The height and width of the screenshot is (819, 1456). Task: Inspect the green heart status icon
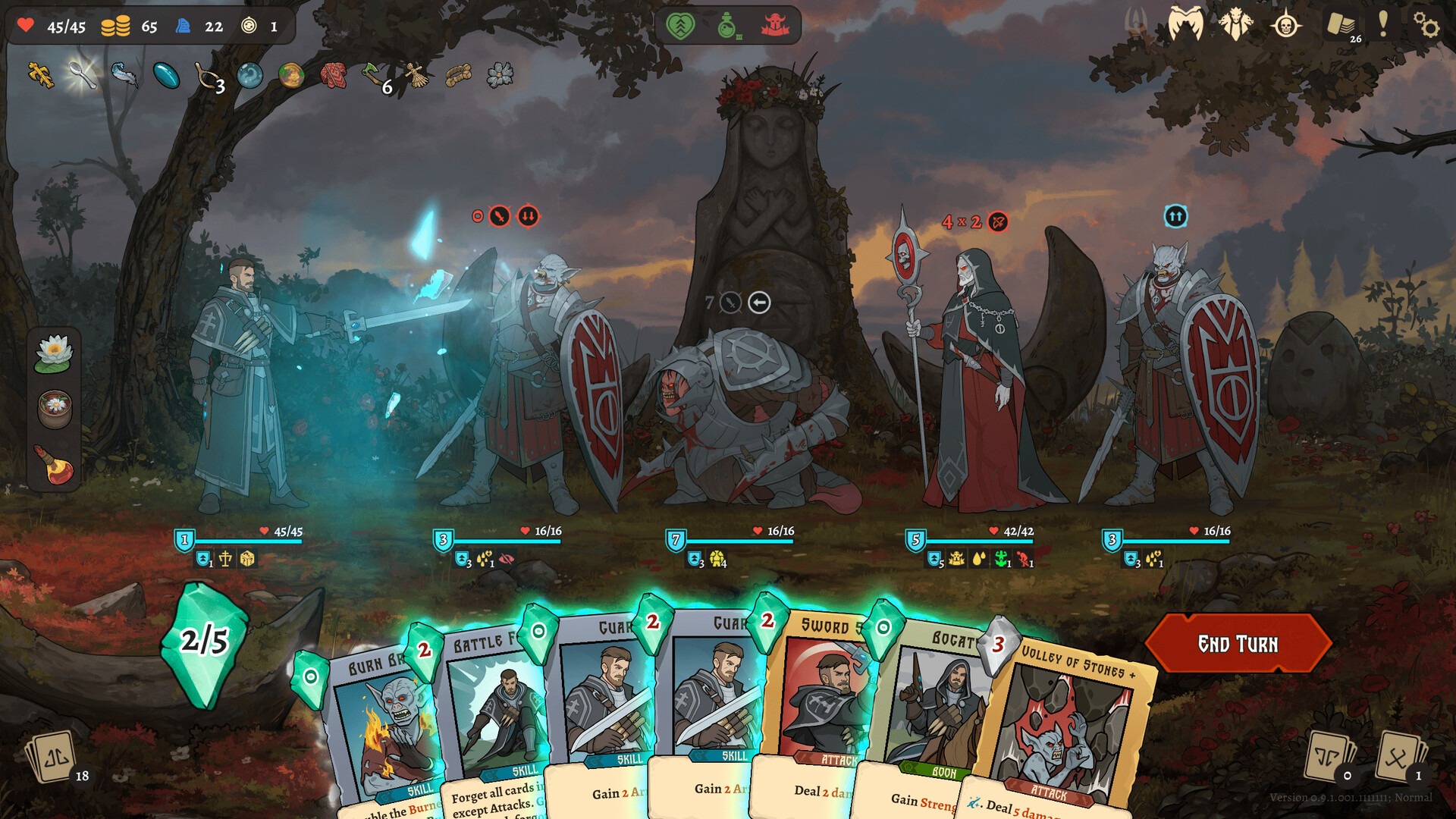[x=680, y=26]
